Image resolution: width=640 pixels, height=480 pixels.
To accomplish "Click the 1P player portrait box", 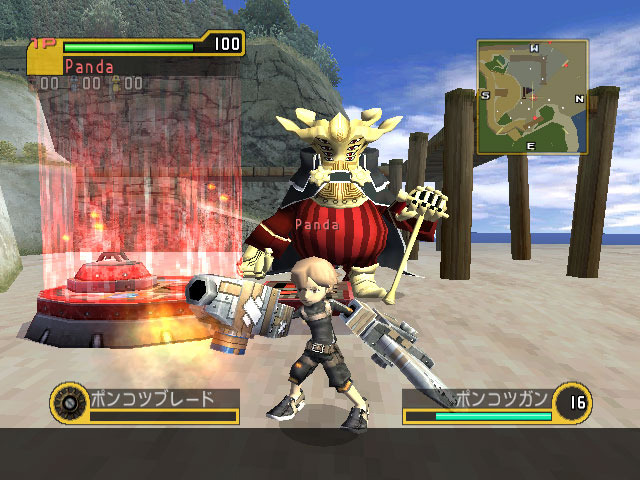I will coord(44,62).
